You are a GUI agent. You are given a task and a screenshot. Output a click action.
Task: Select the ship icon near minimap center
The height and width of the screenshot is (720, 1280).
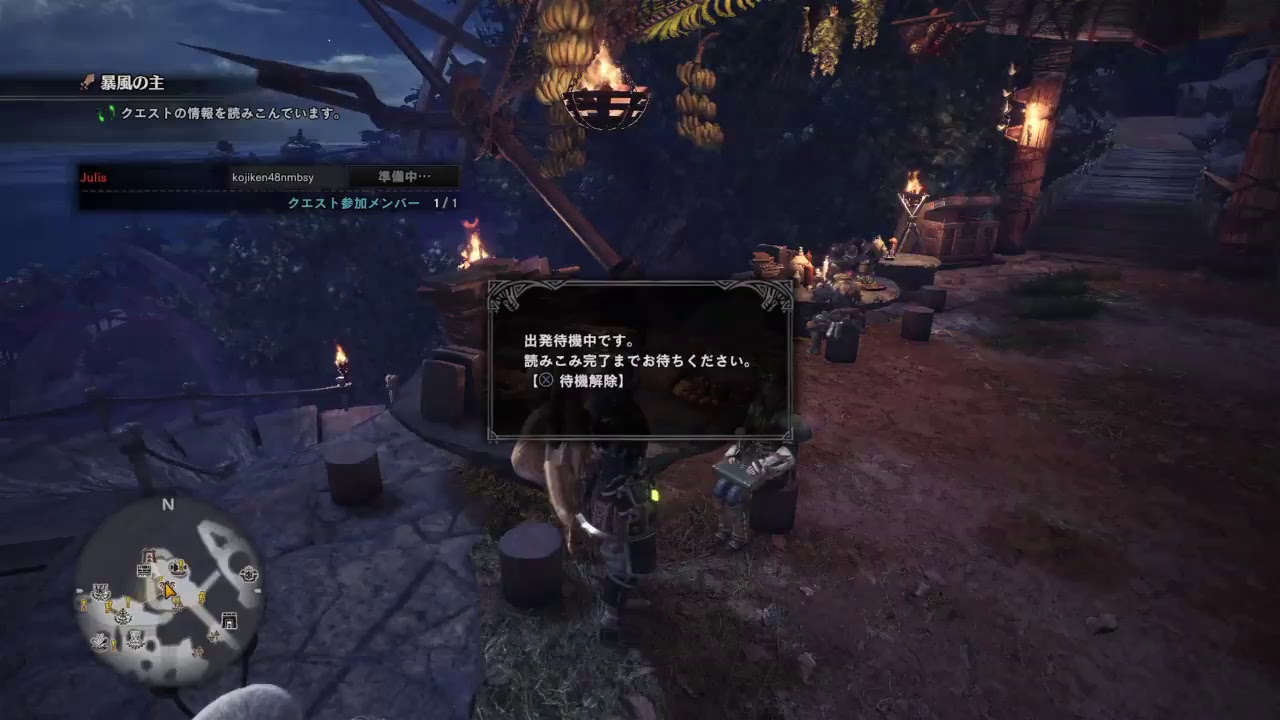coord(177,568)
